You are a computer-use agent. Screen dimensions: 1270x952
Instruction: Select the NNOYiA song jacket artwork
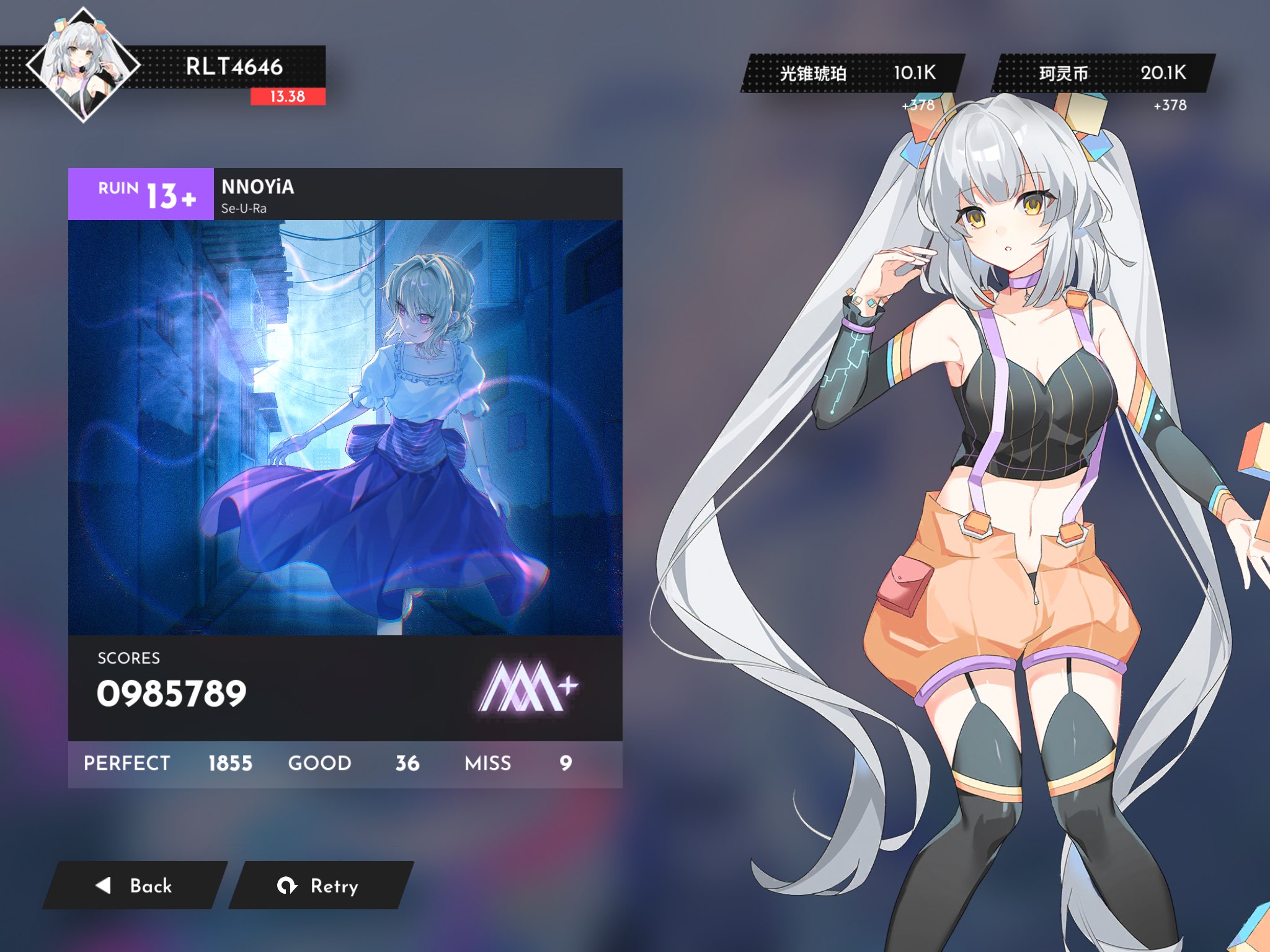[x=345, y=427]
